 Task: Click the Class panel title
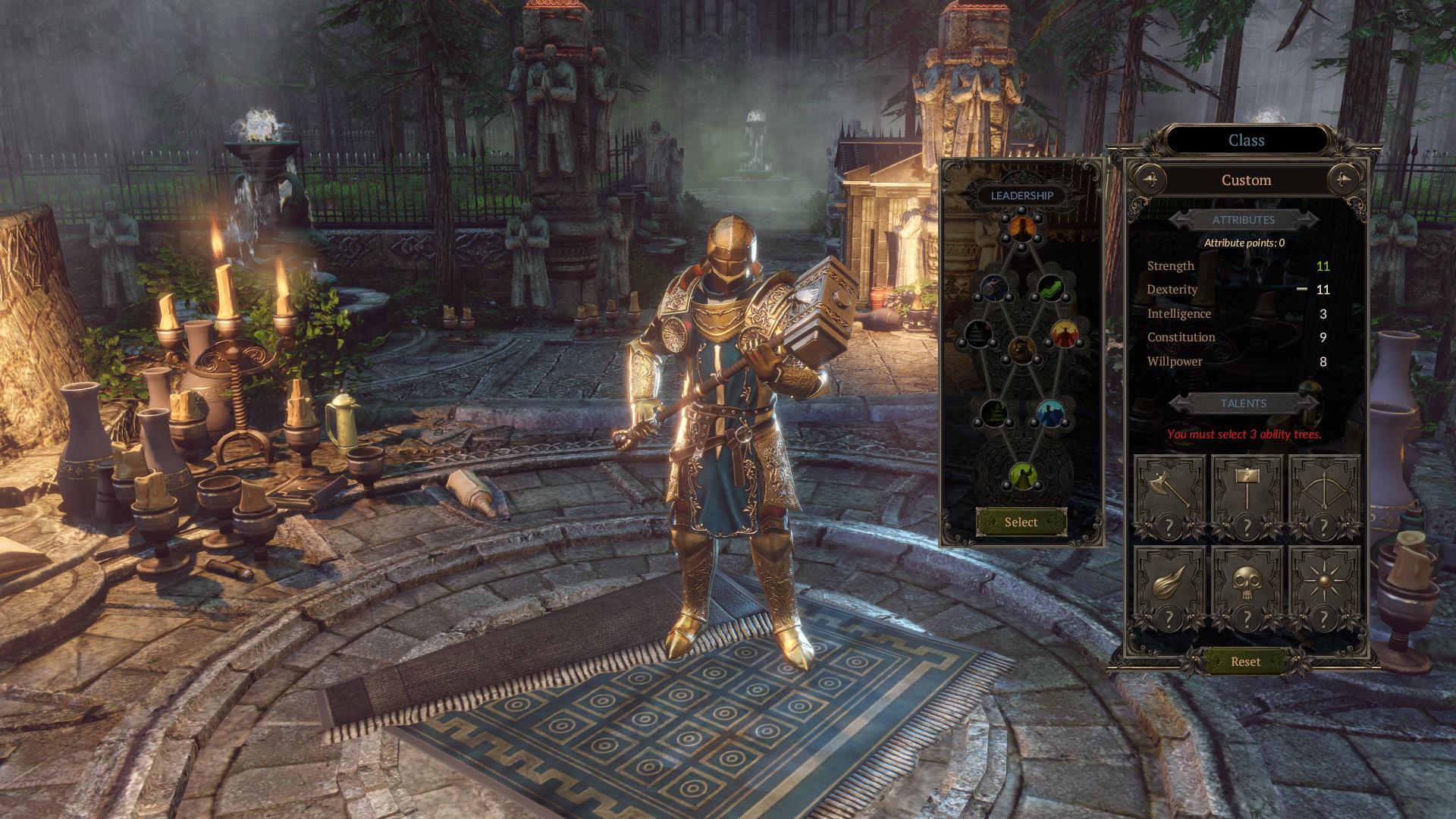pos(1248,140)
